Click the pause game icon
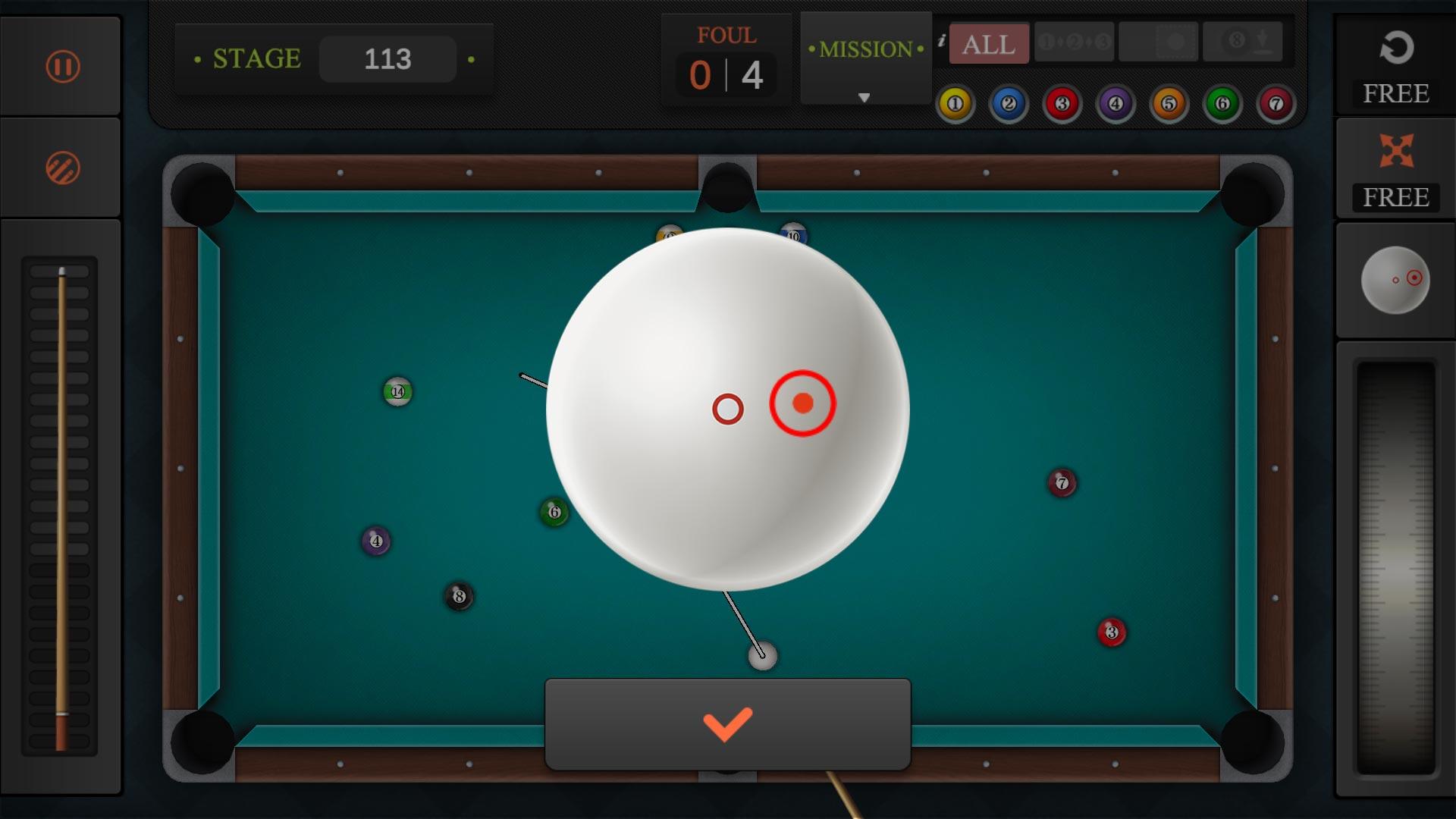 pos(61,66)
